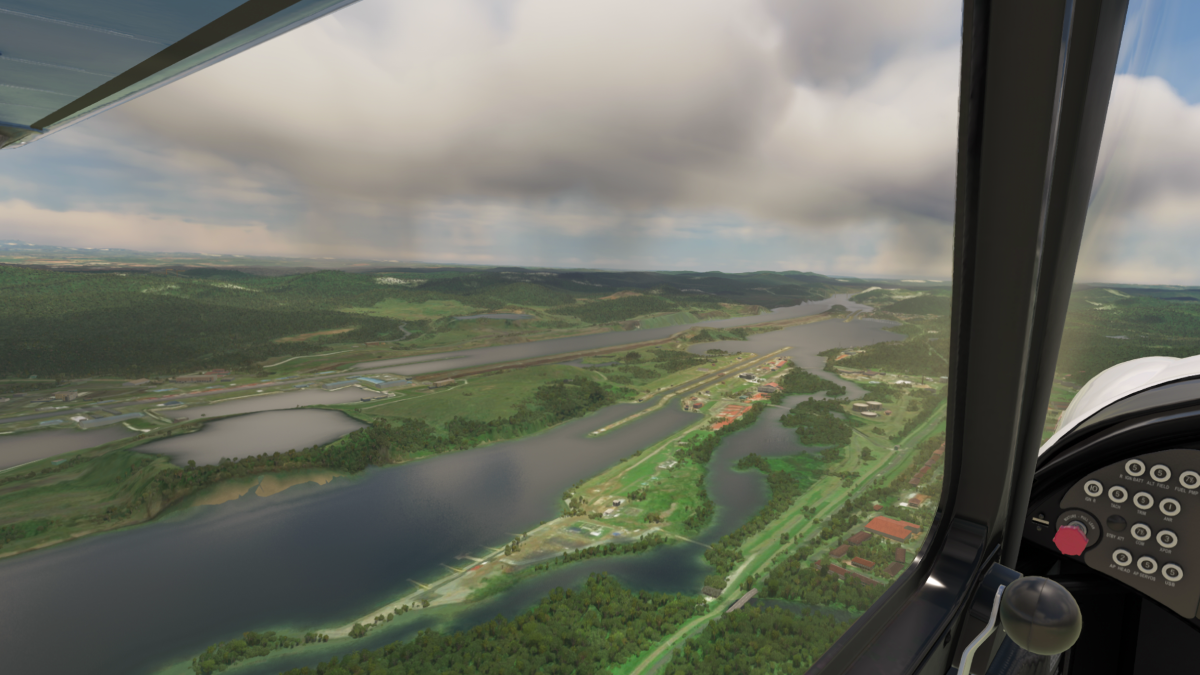Toggle the AP SERVOS circuit breaker
1200x675 pixels.
(x=1147, y=565)
